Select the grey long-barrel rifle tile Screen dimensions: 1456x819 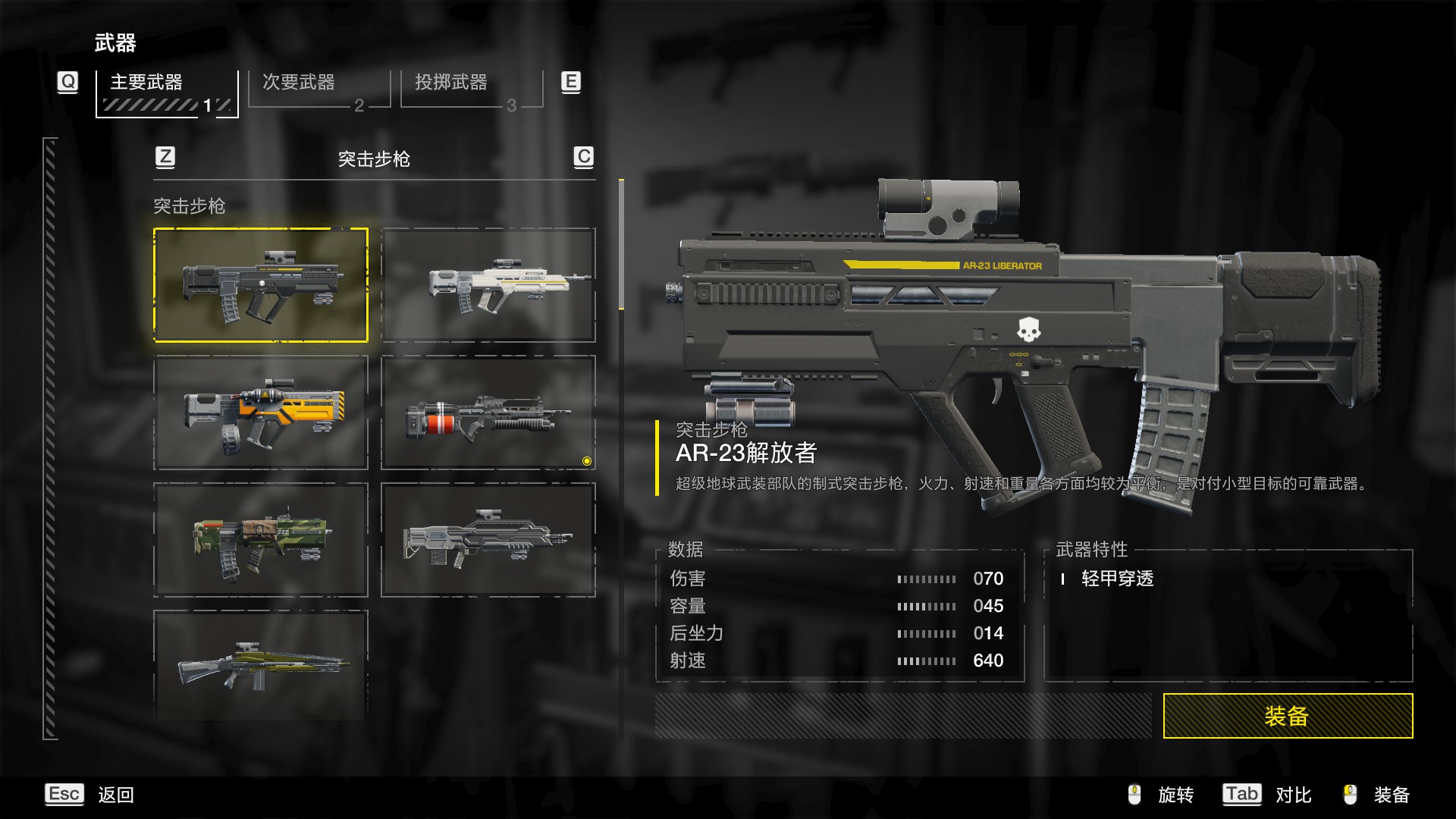click(488, 540)
